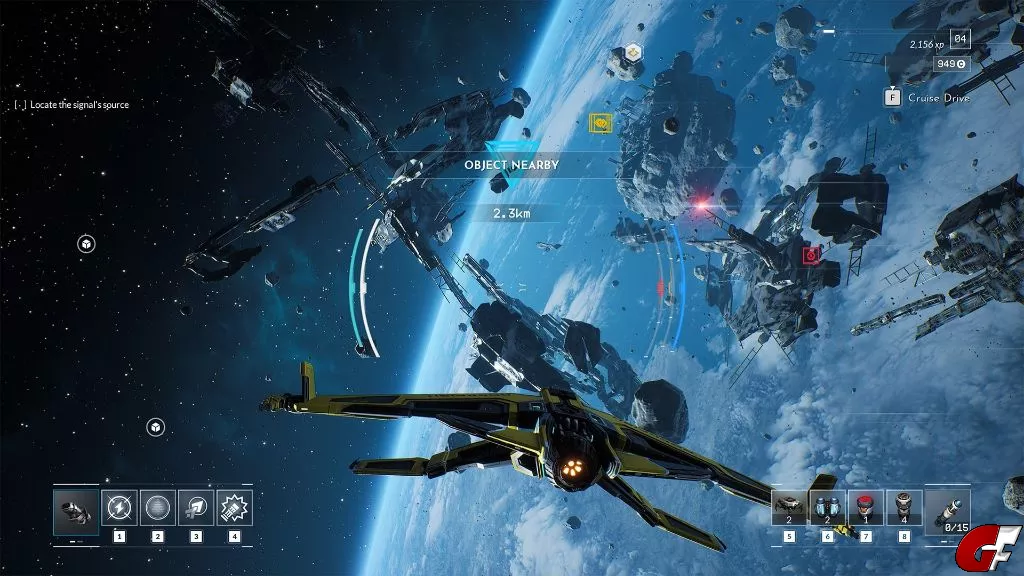Use the grey cylinder item in slot 8
The height and width of the screenshot is (576, 1024).
904,508
